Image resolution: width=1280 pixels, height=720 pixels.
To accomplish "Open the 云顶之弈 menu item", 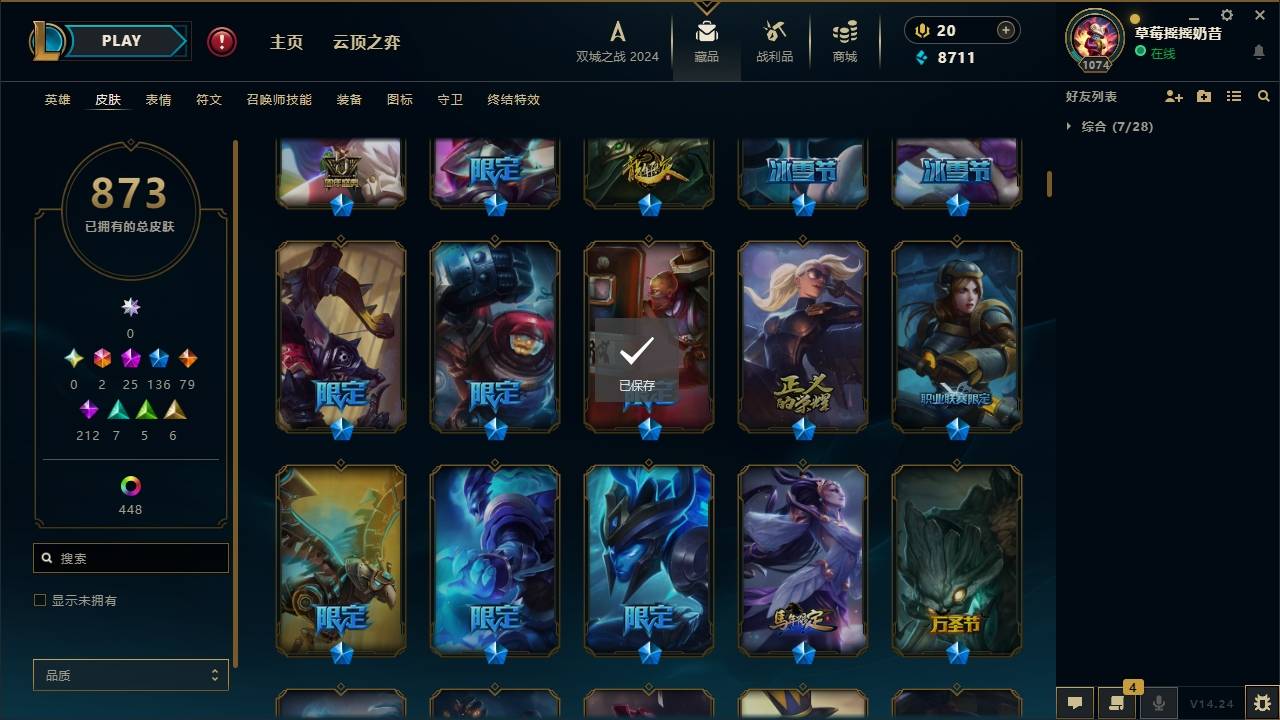I will tap(367, 43).
